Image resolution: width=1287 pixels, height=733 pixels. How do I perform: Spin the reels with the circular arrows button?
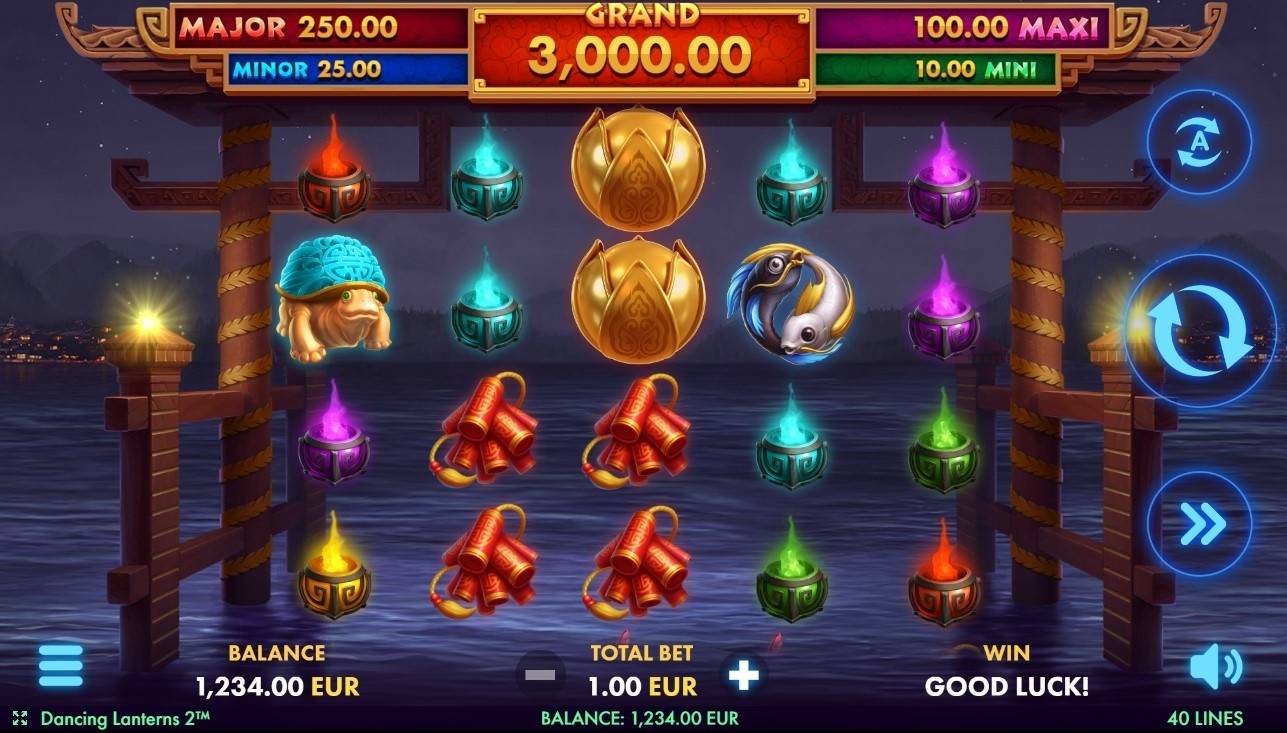(x=1199, y=329)
